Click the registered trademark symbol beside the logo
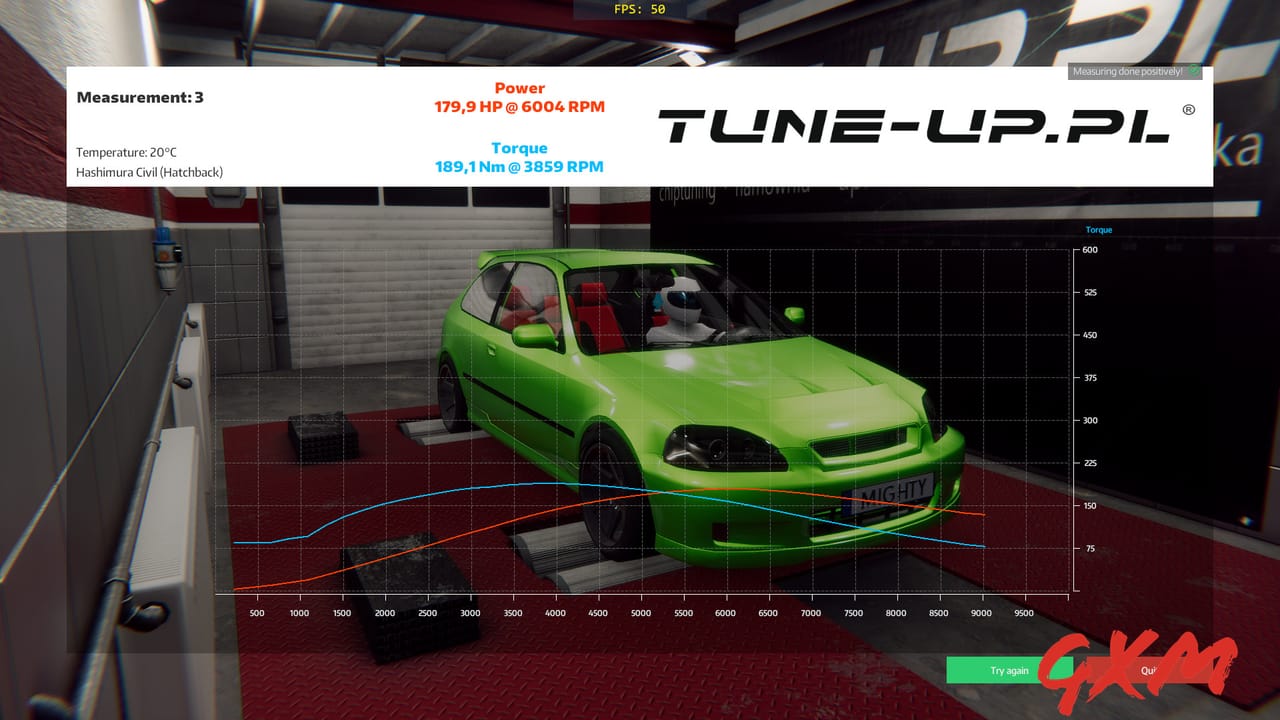The width and height of the screenshot is (1280, 720). tap(1189, 109)
